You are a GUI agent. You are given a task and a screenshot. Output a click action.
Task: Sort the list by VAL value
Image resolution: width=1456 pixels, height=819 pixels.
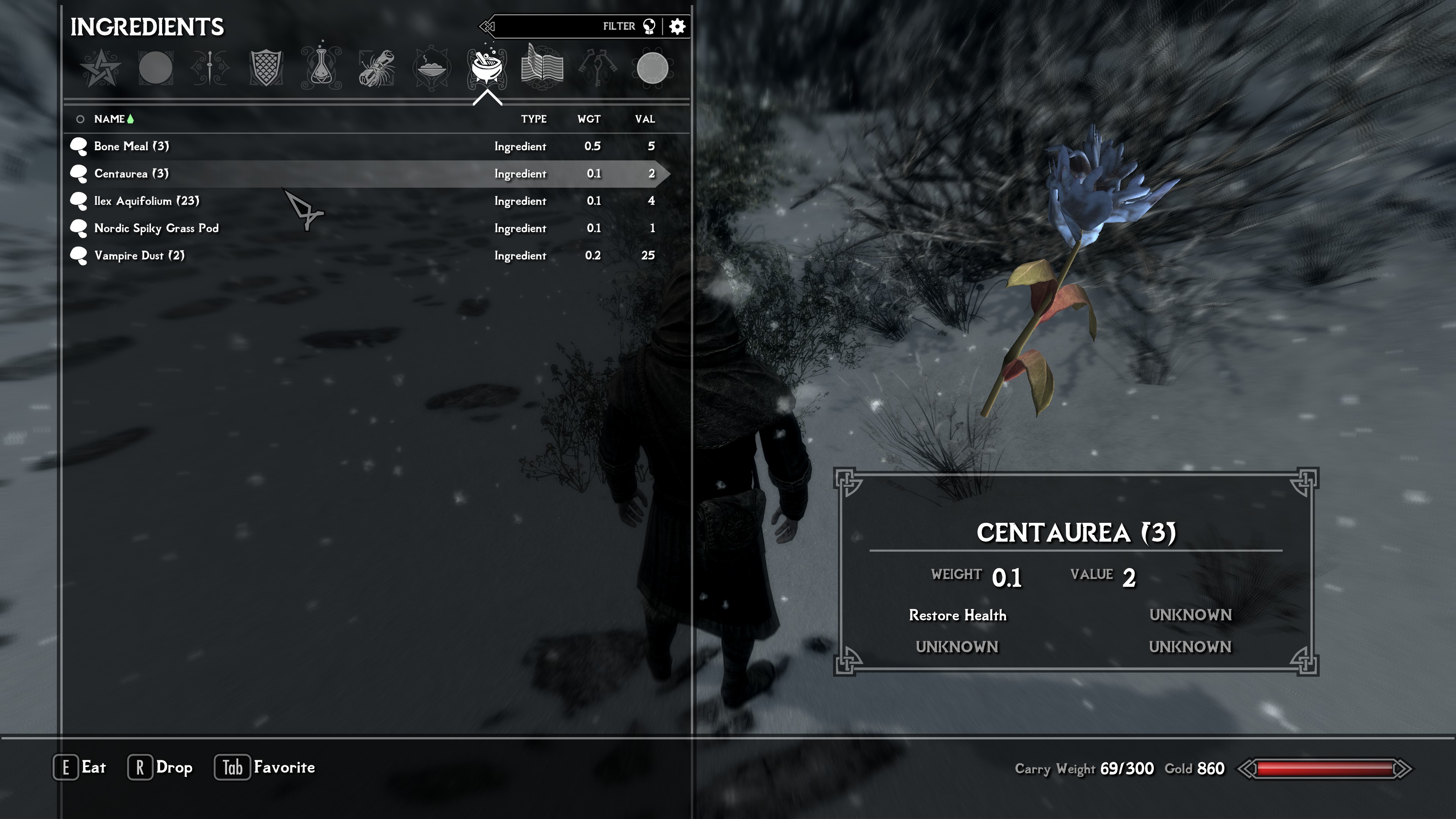pyautogui.click(x=645, y=119)
